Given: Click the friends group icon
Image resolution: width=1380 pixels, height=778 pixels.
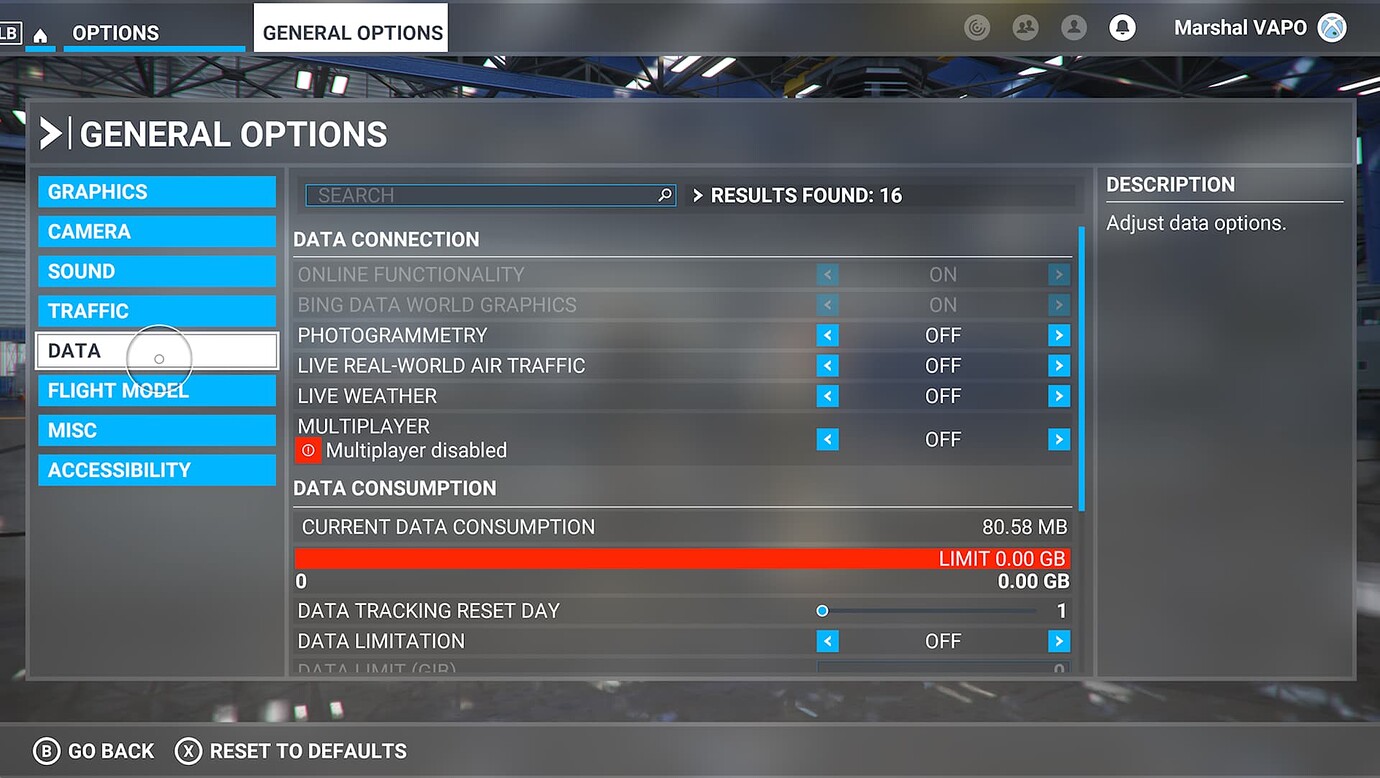Looking at the screenshot, I should pyautogui.click(x=1025, y=27).
